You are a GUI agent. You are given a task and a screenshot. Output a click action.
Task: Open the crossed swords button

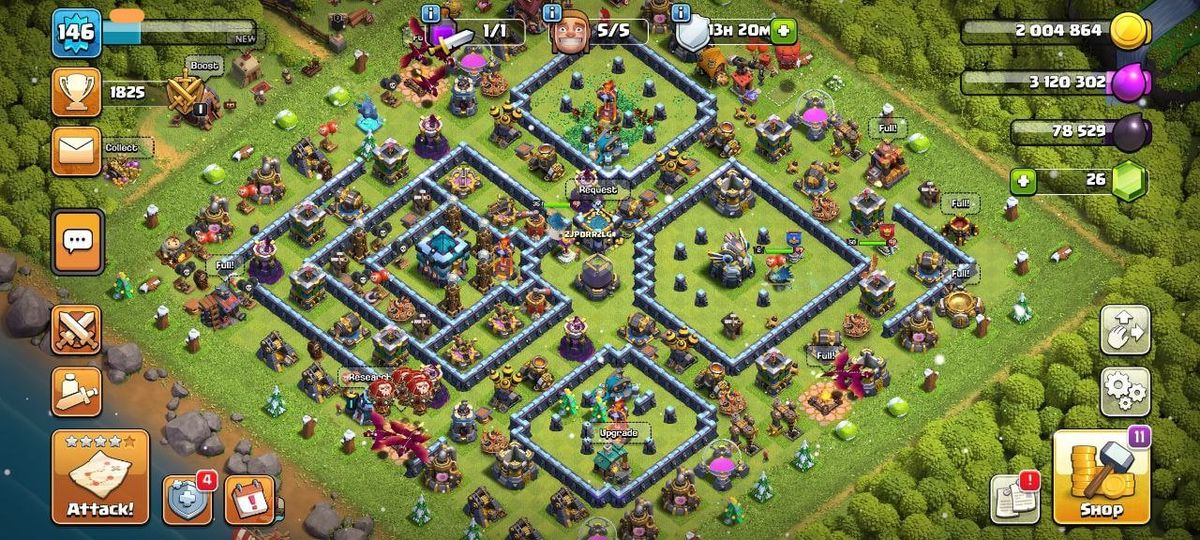[77, 329]
